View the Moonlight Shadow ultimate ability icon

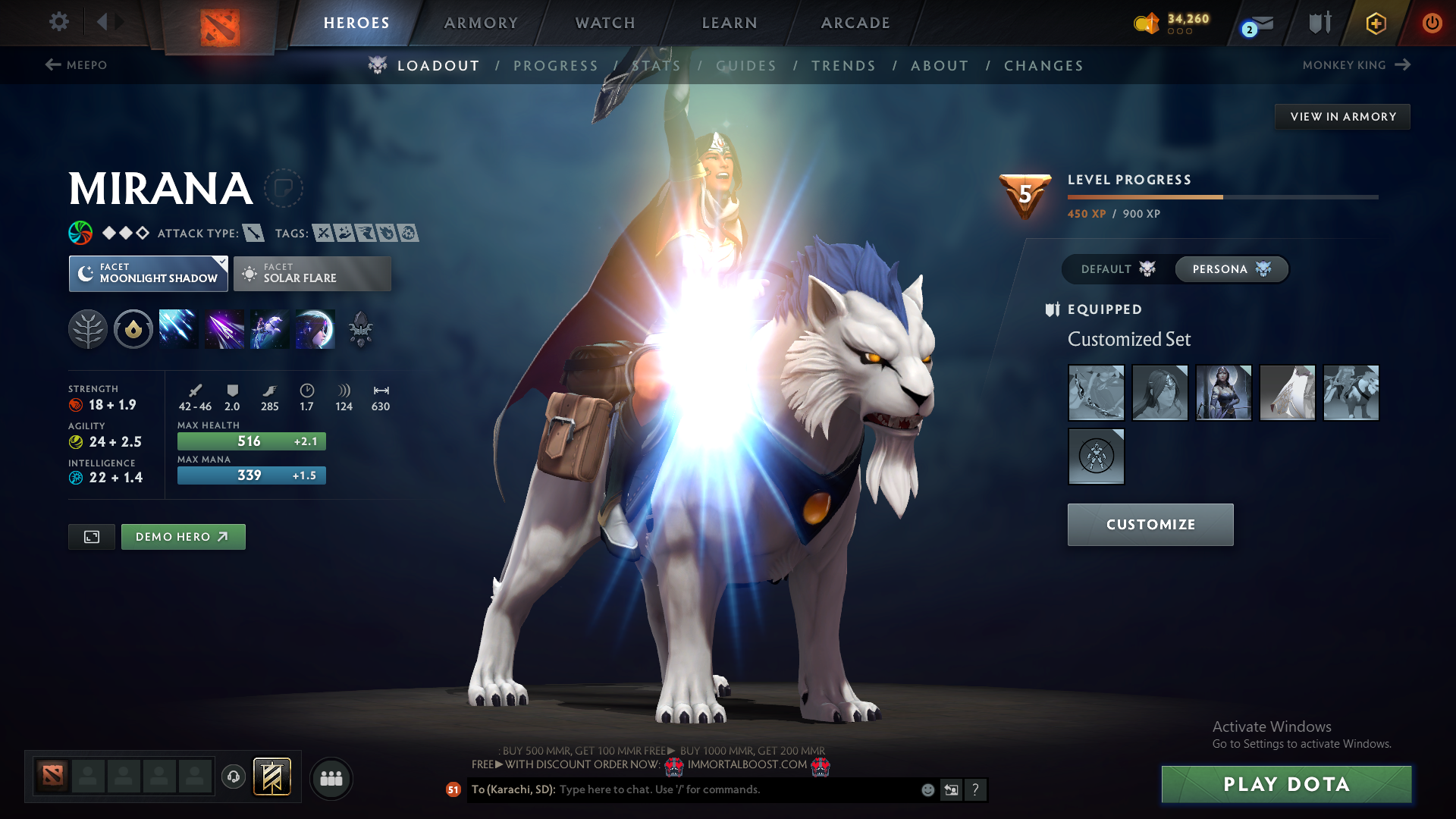[x=315, y=328]
